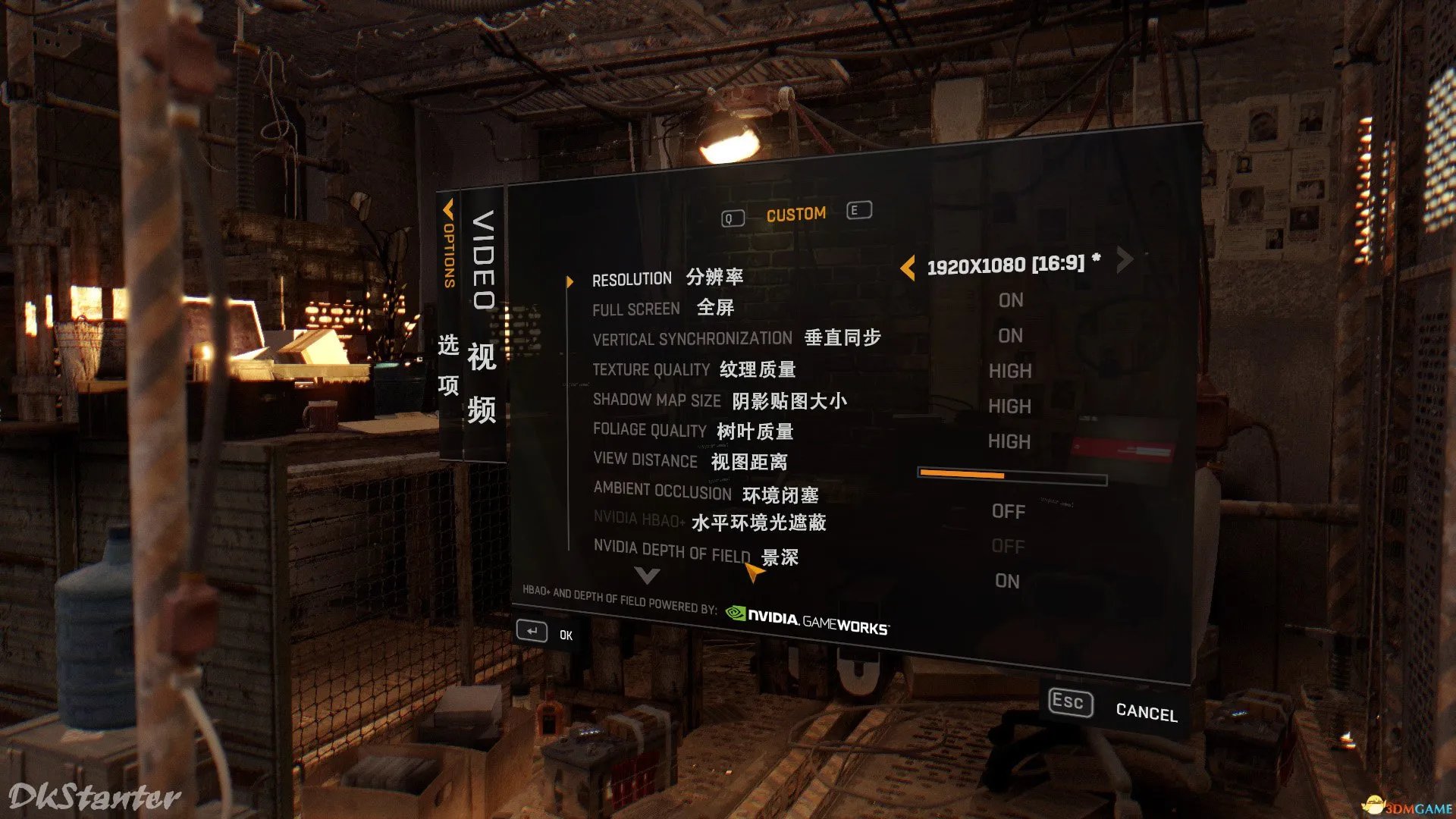
Task: Click the right arrow beside 1920X1080 resolution
Action: point(1125,260)
